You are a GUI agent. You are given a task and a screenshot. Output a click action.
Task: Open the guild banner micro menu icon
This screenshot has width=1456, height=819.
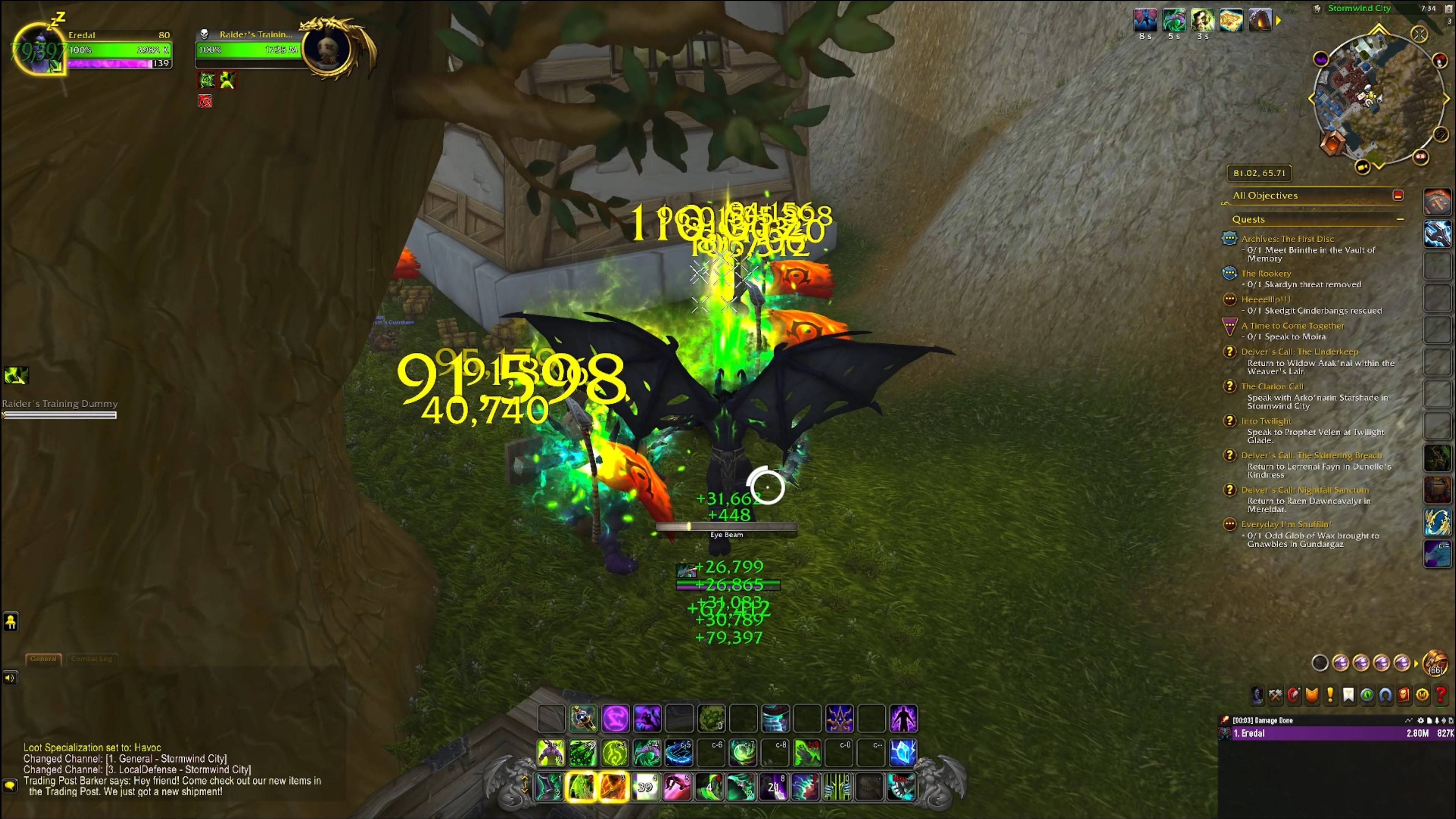click(1349, 695)
